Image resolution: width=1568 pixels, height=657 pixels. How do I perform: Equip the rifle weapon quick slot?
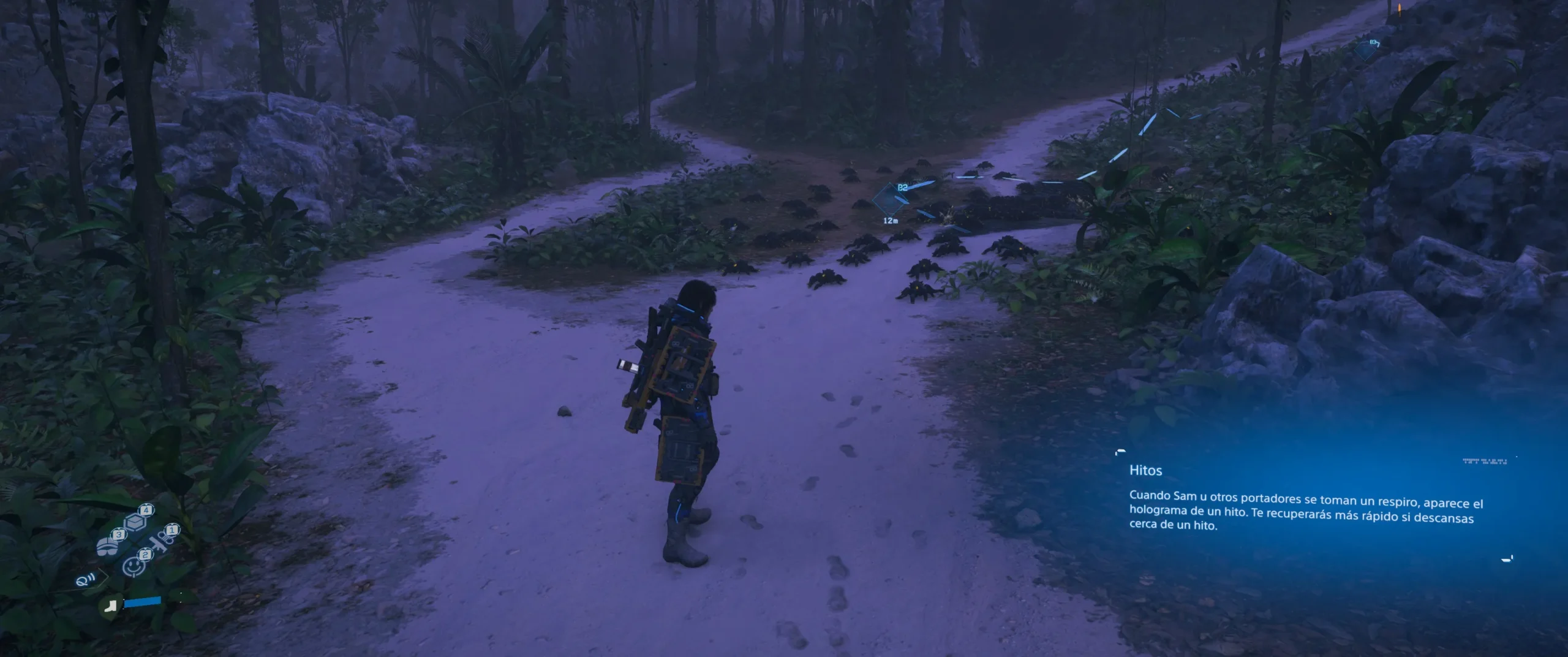161,541
